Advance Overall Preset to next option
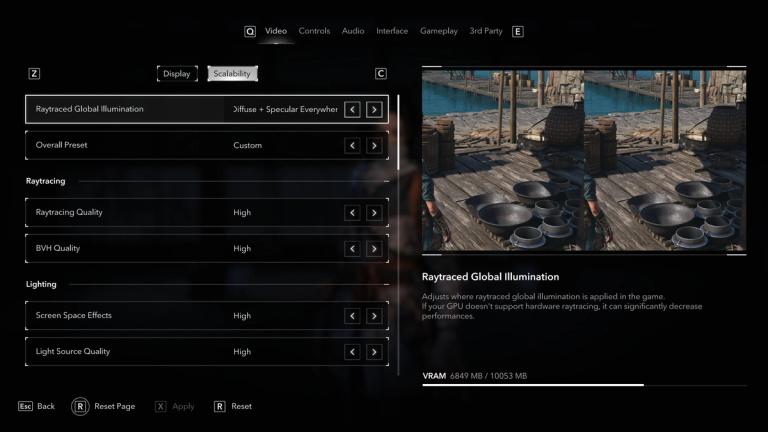Viewport: 768px width, 432px height. pyautogui.click(x=374, y=145)
